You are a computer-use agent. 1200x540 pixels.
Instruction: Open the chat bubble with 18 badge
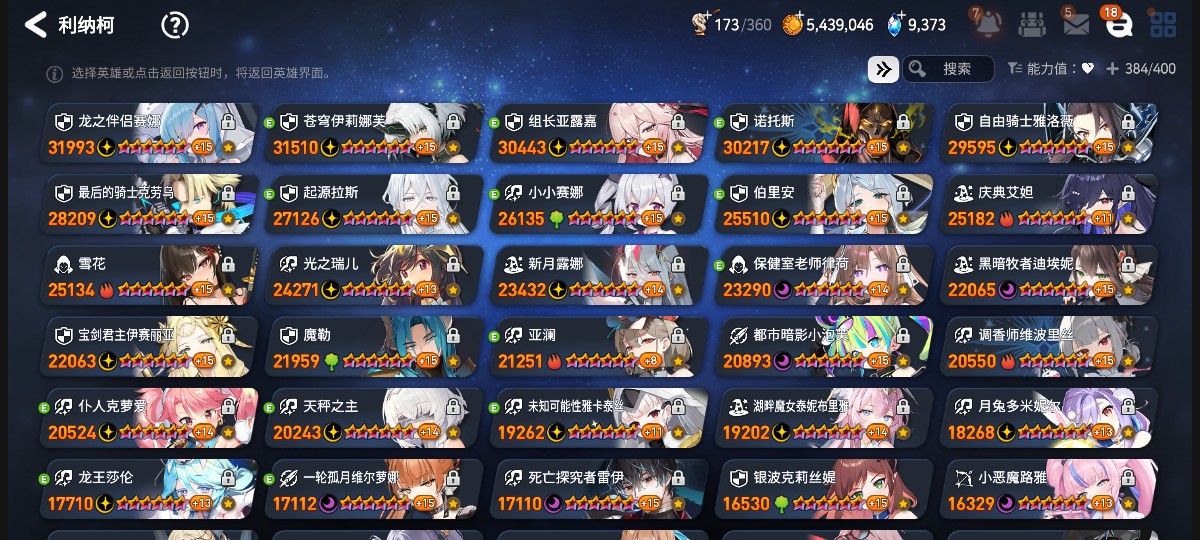click(x=1118, y=25)
